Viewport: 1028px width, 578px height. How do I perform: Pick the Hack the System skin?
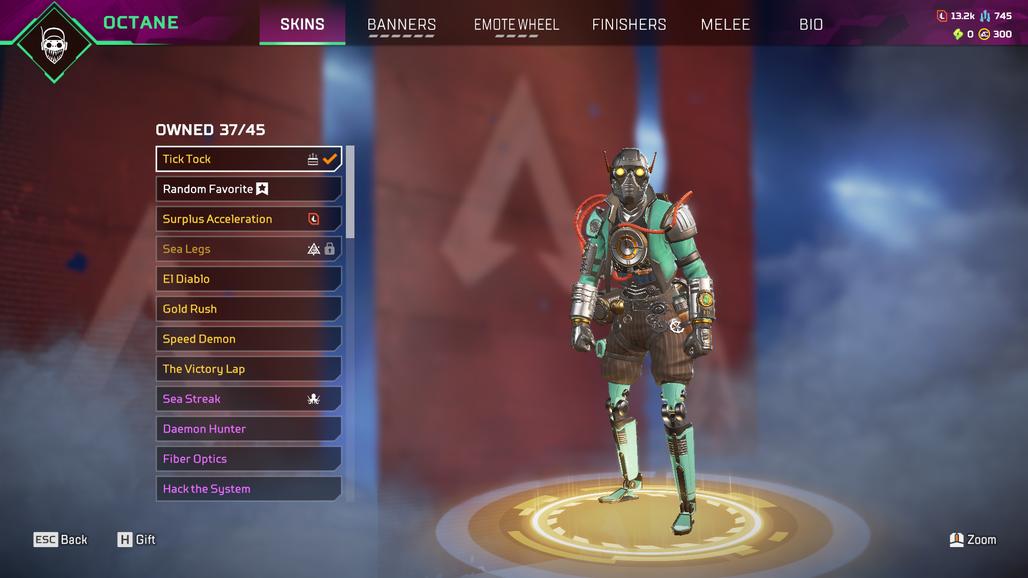(x=248, y=489)
